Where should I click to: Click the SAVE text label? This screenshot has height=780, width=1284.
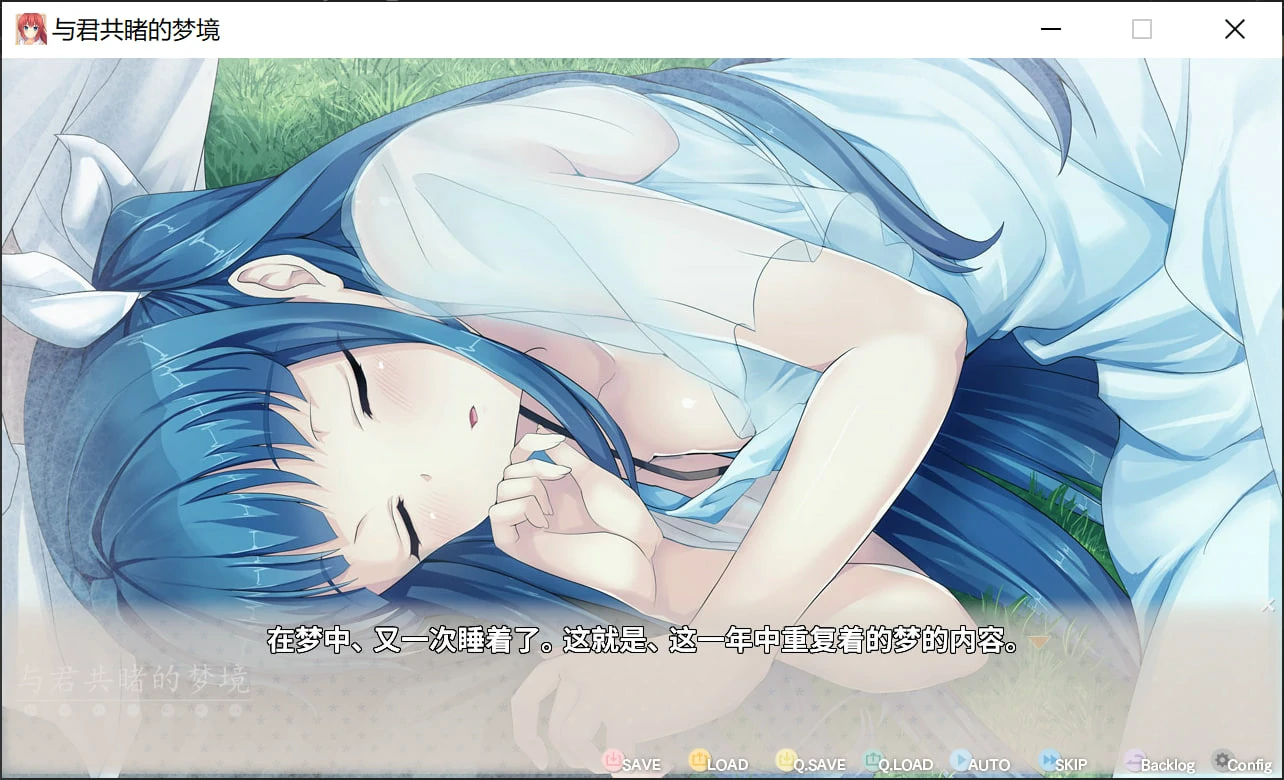pyautogui.click(x=642, y=764)
